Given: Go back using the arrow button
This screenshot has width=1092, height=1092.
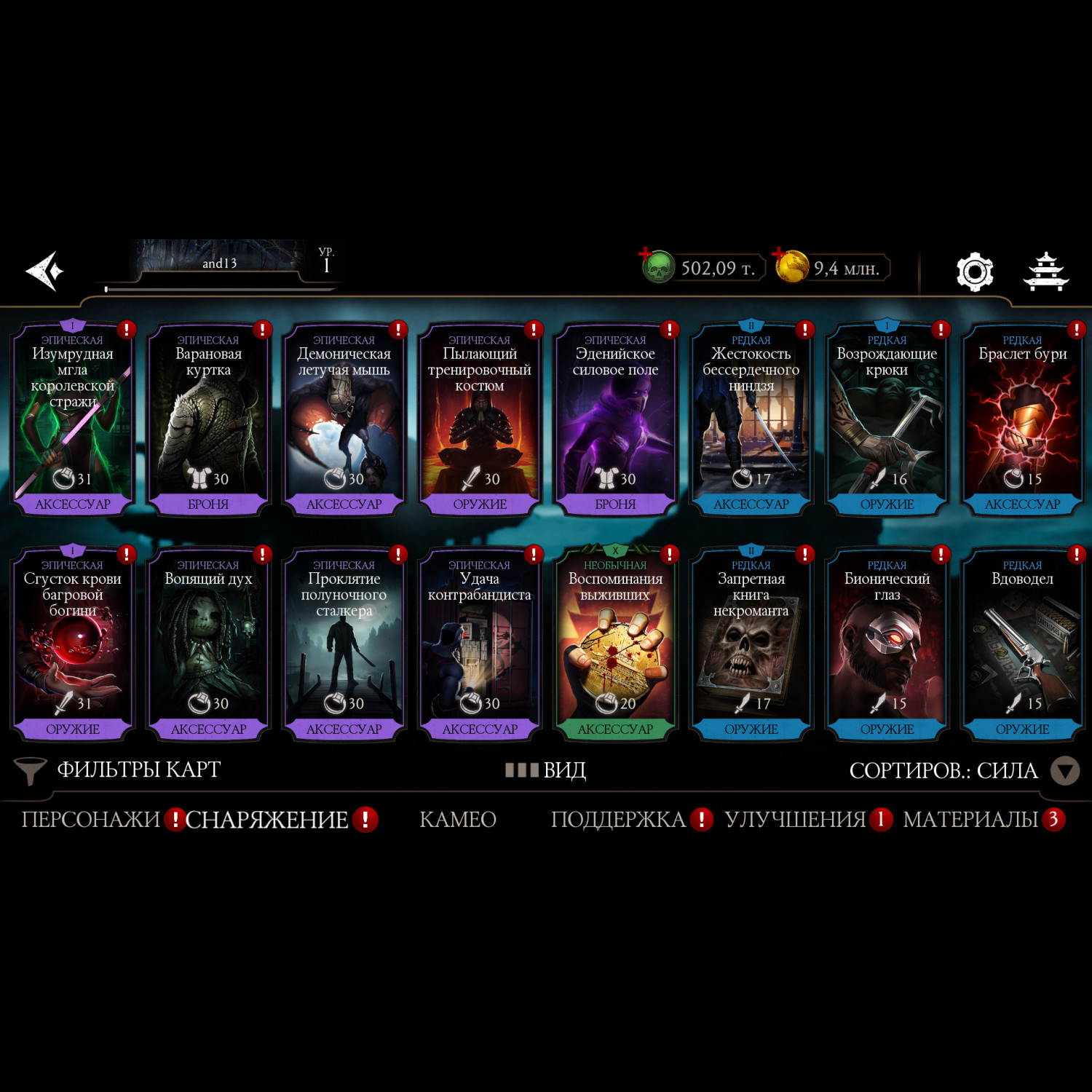Looking at the screenshot, I should click(x=45, y=271).
